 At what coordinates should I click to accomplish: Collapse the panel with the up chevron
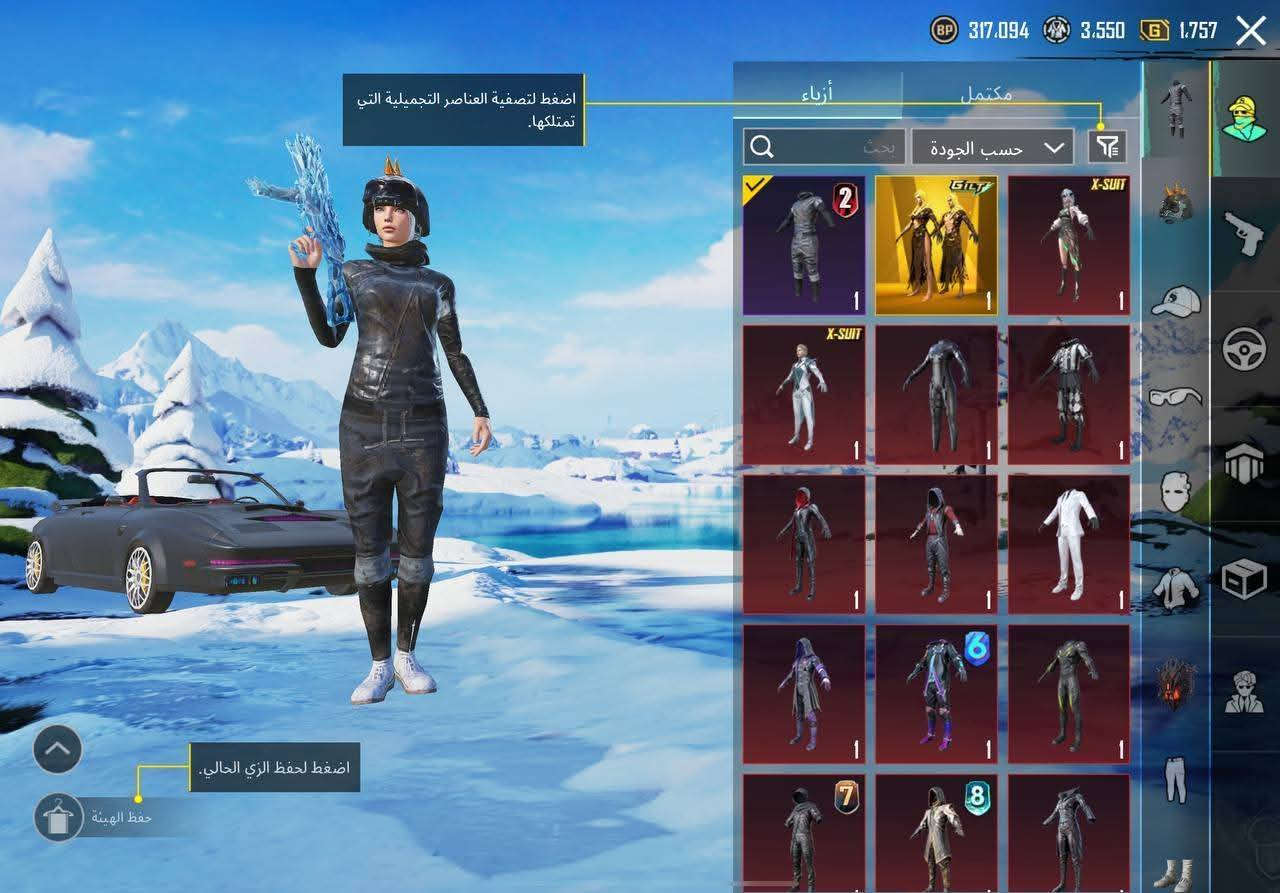point(55,749)
